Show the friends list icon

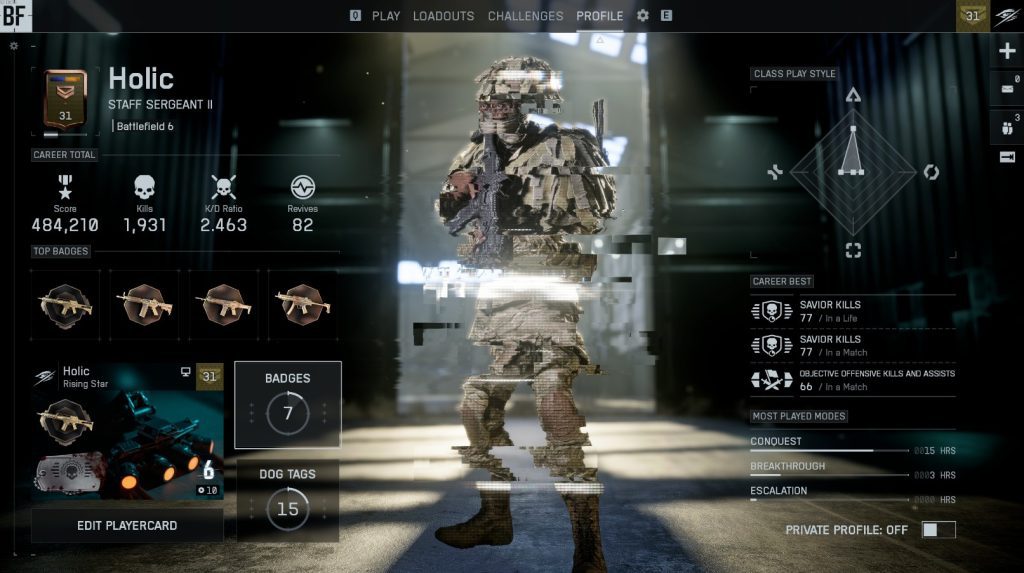click(x=1007, y=127)
